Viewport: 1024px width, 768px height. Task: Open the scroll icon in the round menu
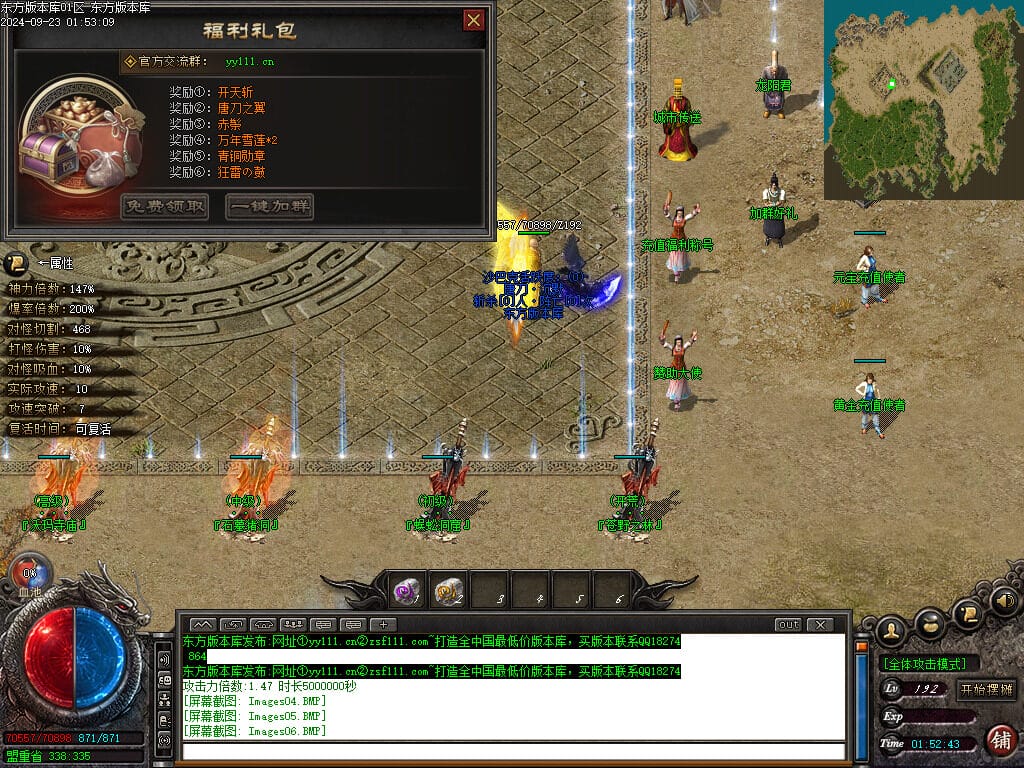(x=968, y=611)
